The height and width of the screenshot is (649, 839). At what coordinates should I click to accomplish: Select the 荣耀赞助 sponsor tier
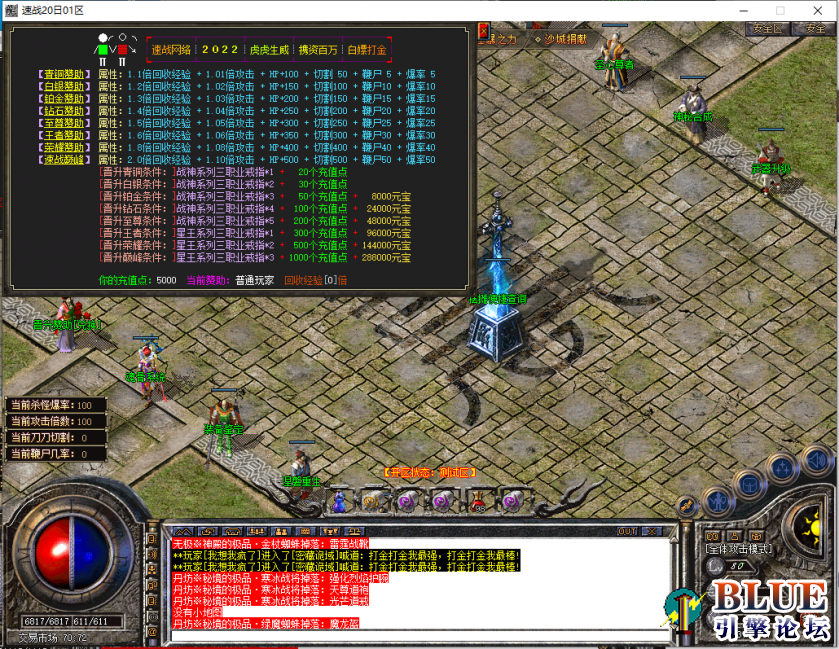(64, 147)
